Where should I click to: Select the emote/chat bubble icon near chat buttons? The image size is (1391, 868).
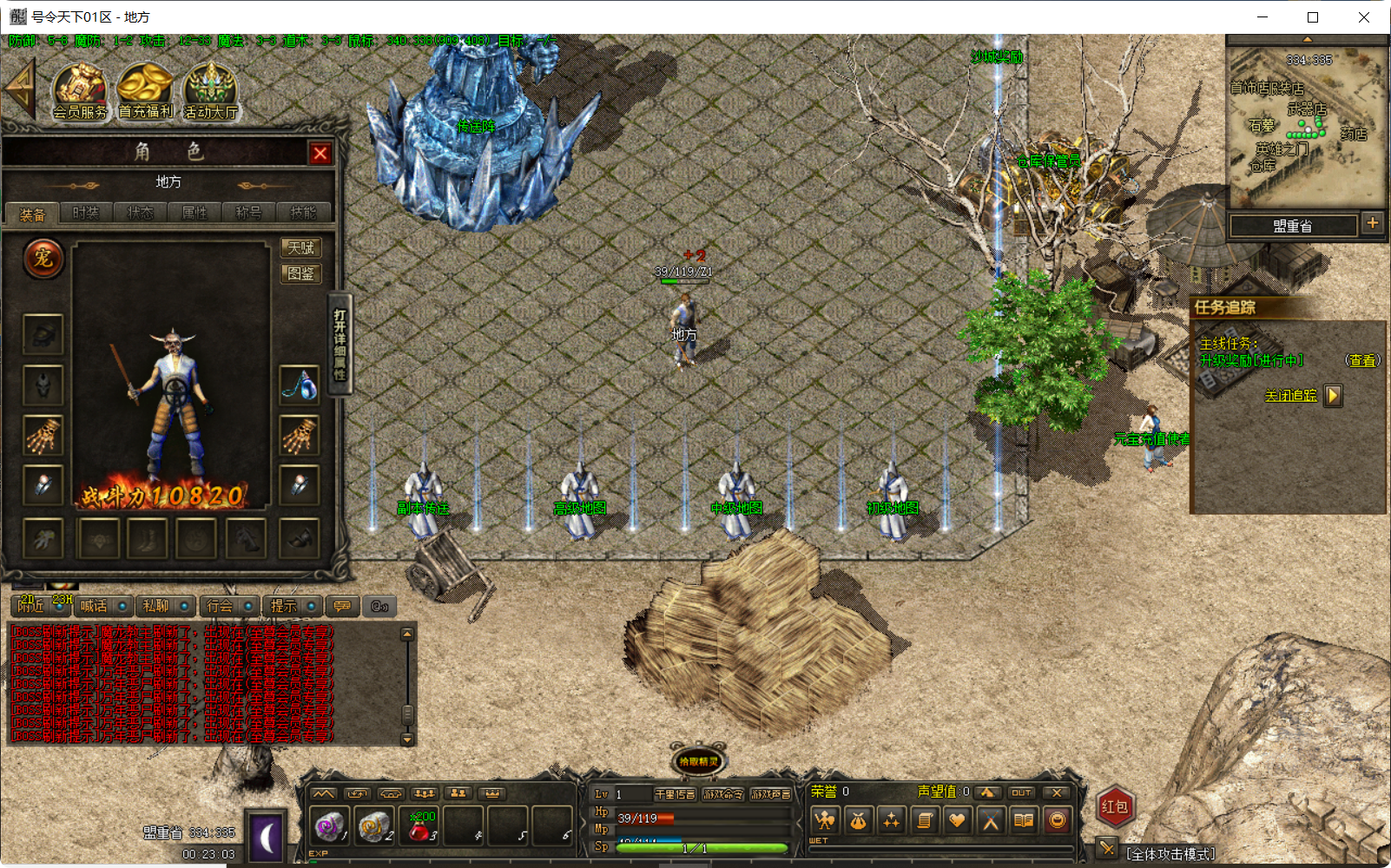pos(342,606)
